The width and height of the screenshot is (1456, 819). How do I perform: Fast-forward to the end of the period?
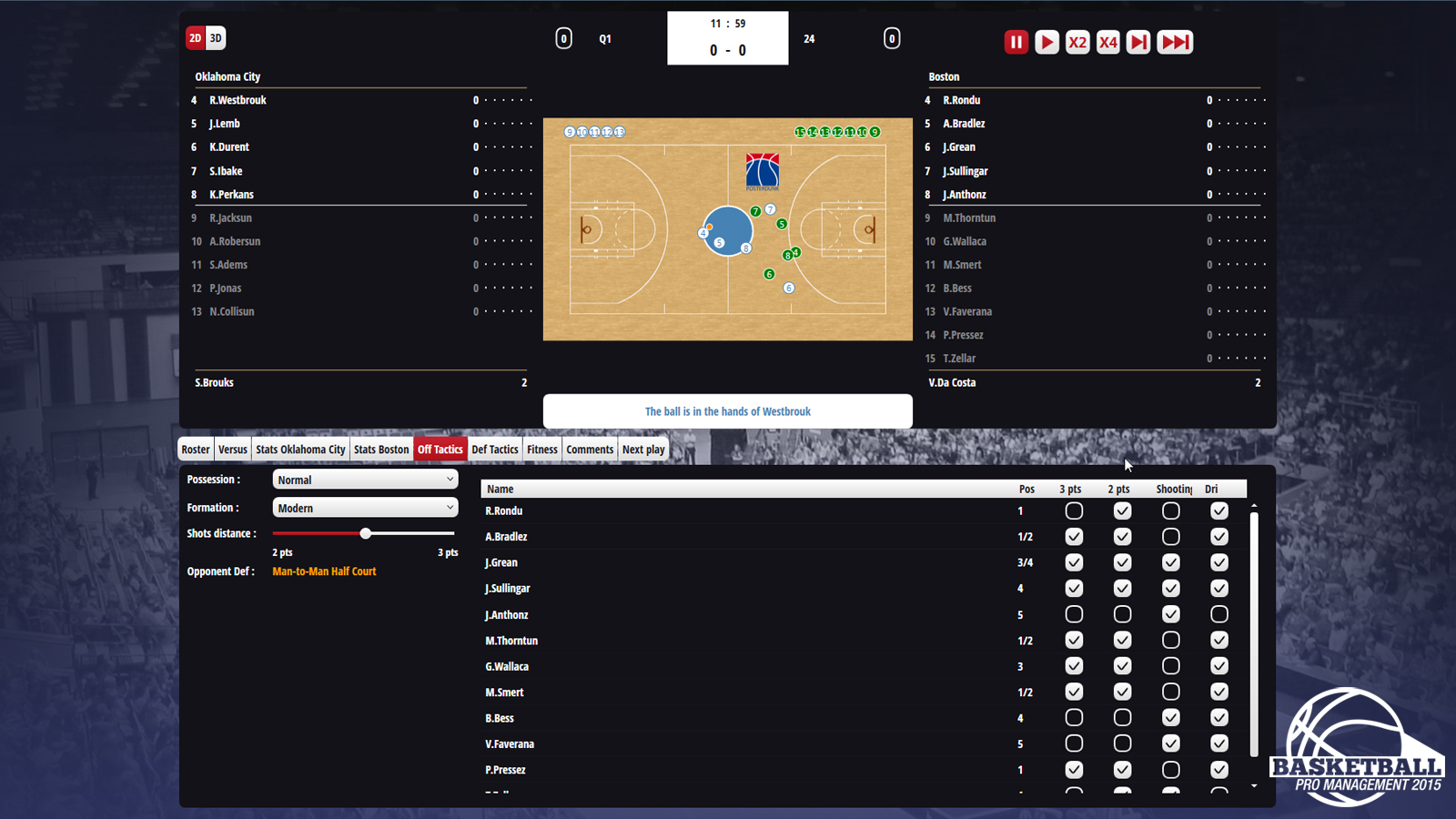point(1175,42)
